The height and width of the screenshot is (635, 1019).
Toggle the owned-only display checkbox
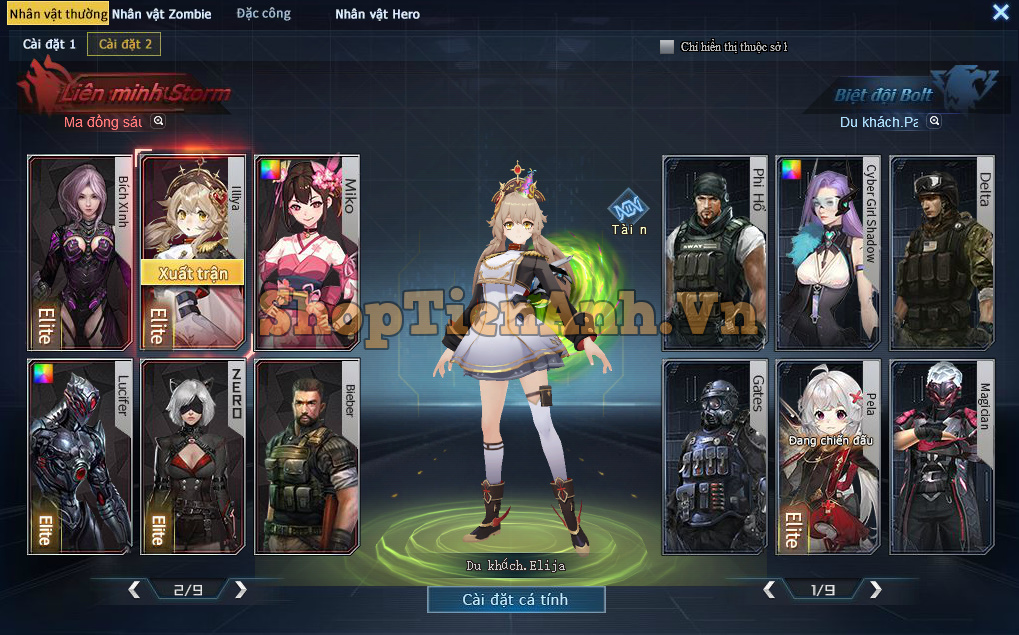pyautogui.click(x=667, y=46)
